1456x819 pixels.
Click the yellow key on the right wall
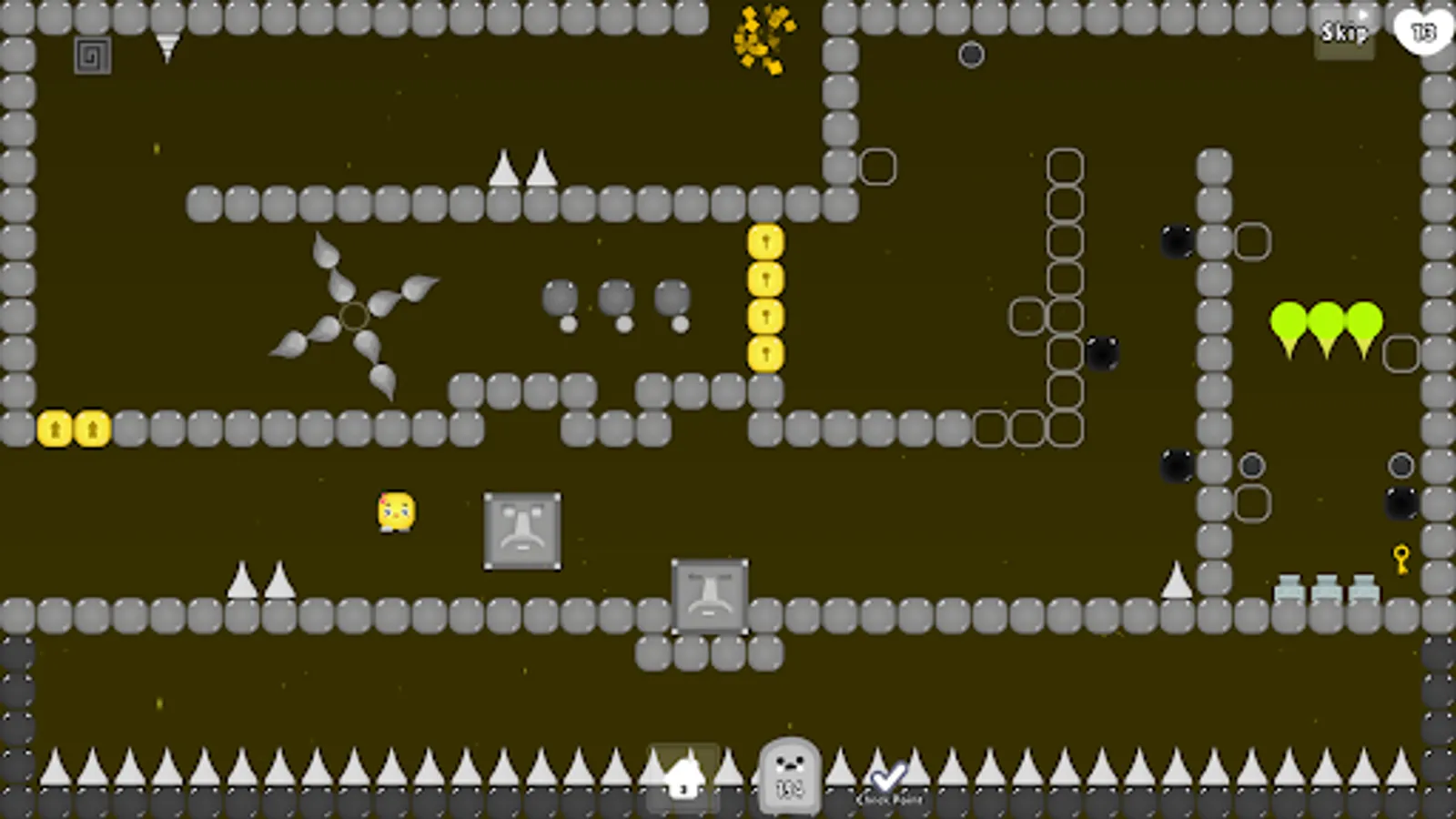click(x=1400, y=556)
